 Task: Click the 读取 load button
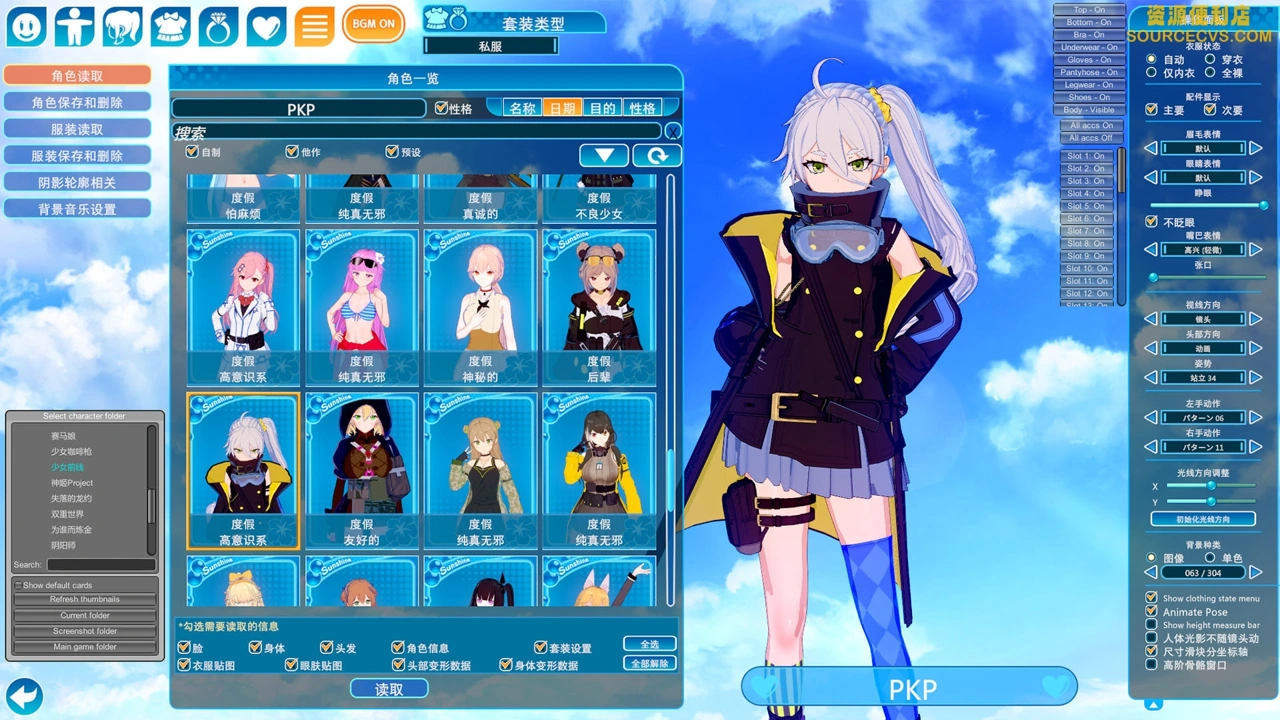pos(389,689)
